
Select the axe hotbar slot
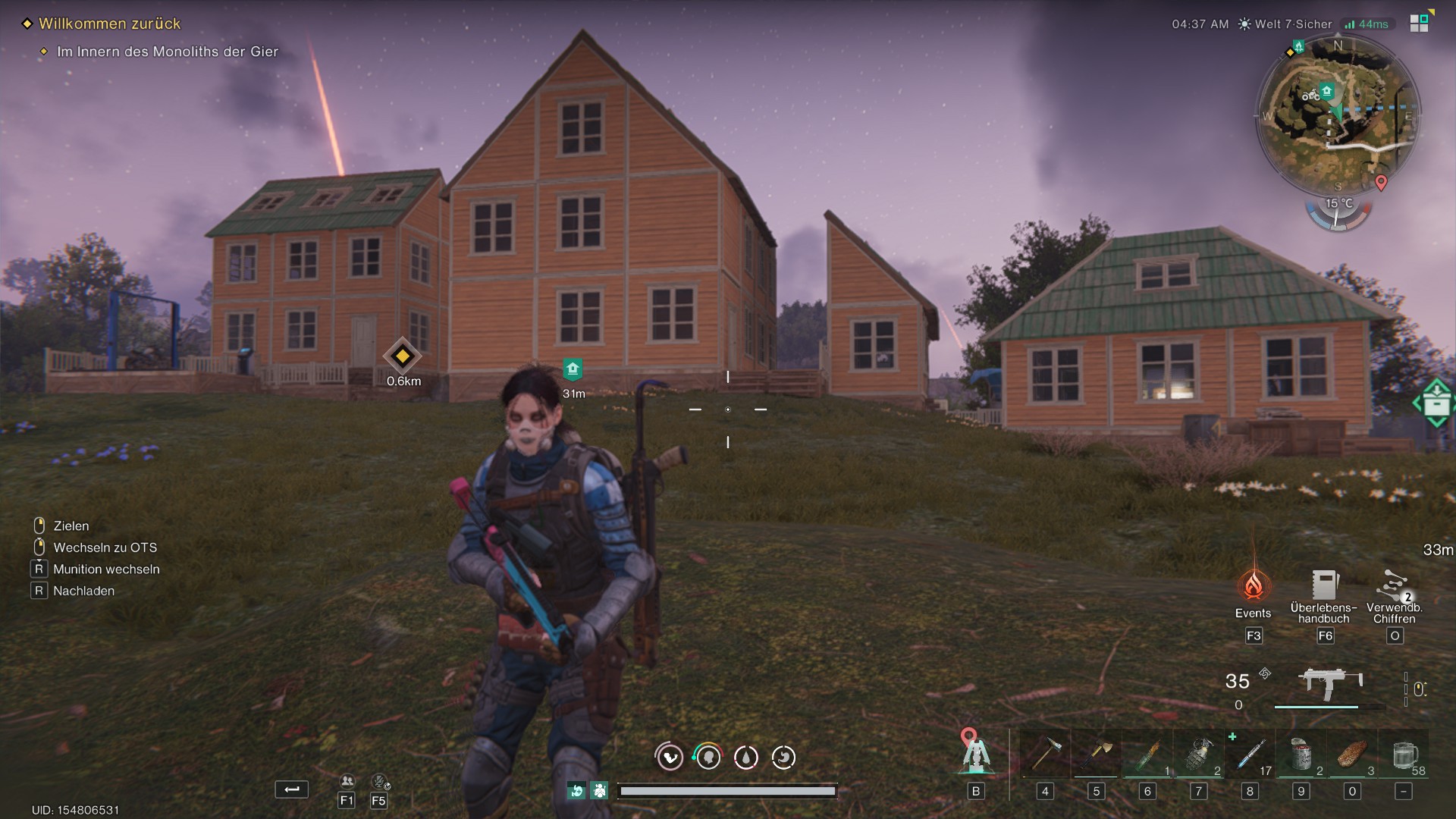(1096, 755)
